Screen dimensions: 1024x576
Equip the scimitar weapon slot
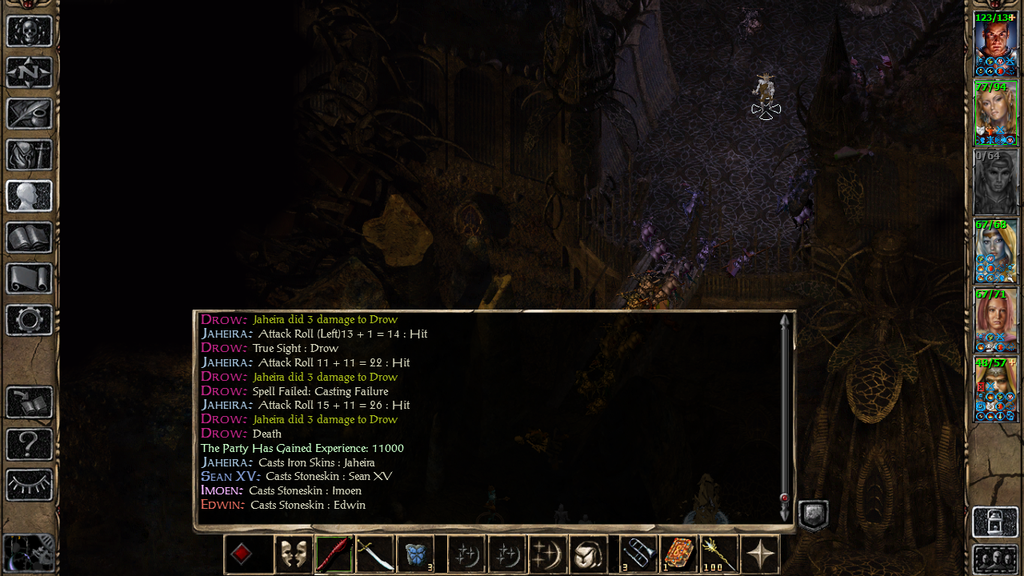(374, 554)
